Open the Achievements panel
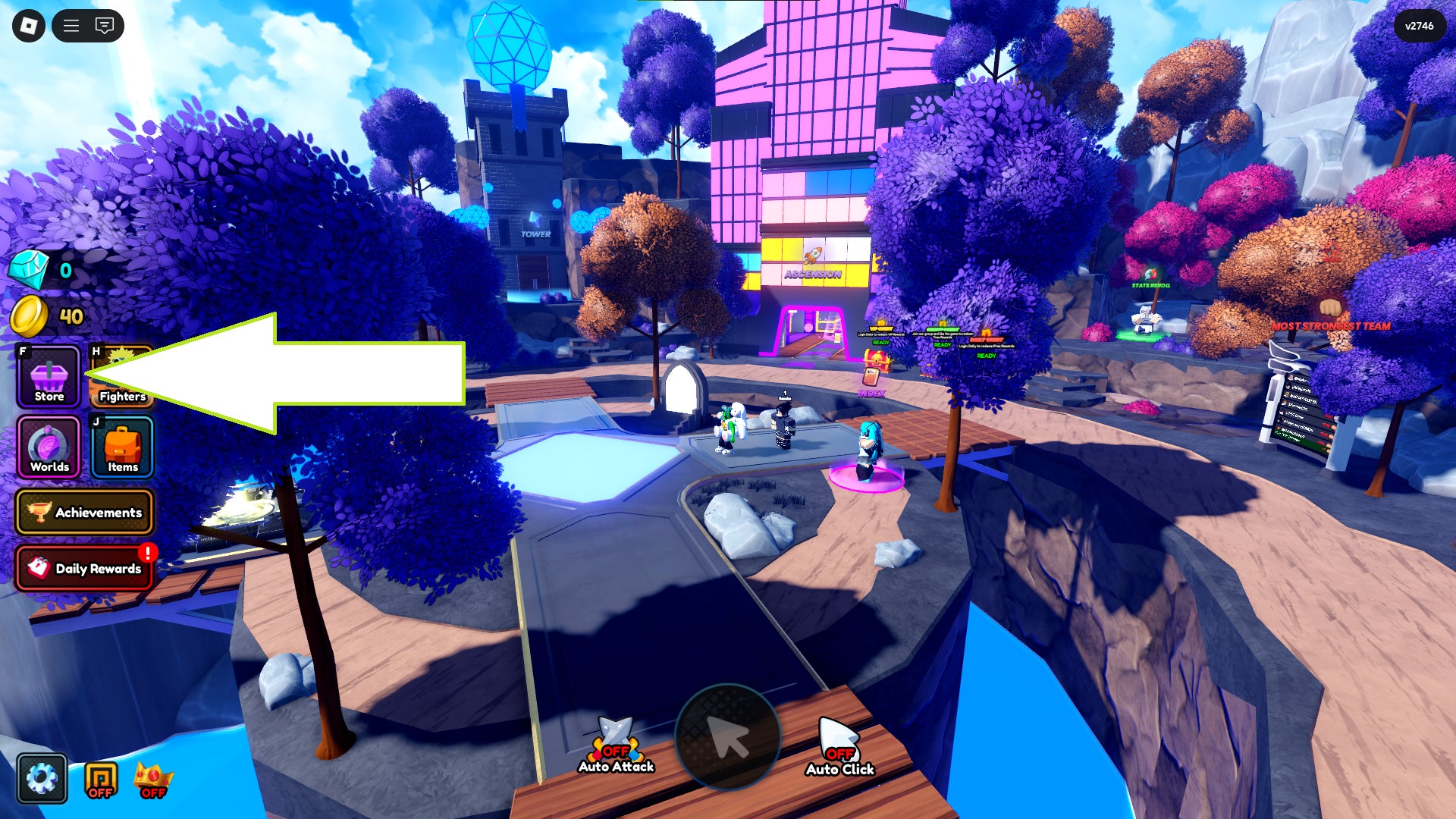 coord(85,512)
